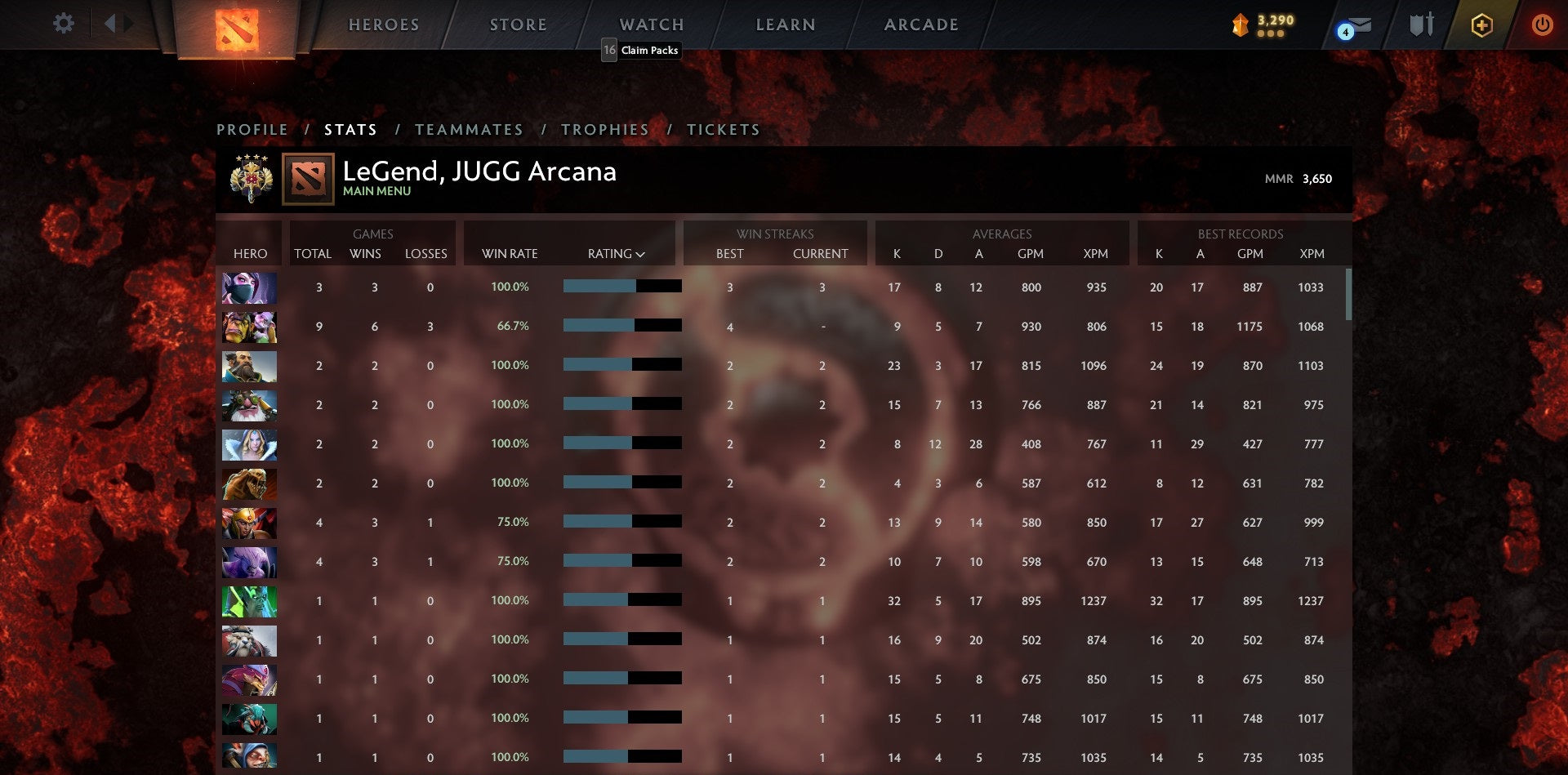Switch to the HEROES menu
Screen dimensions: 1568x775
(384, 24)
